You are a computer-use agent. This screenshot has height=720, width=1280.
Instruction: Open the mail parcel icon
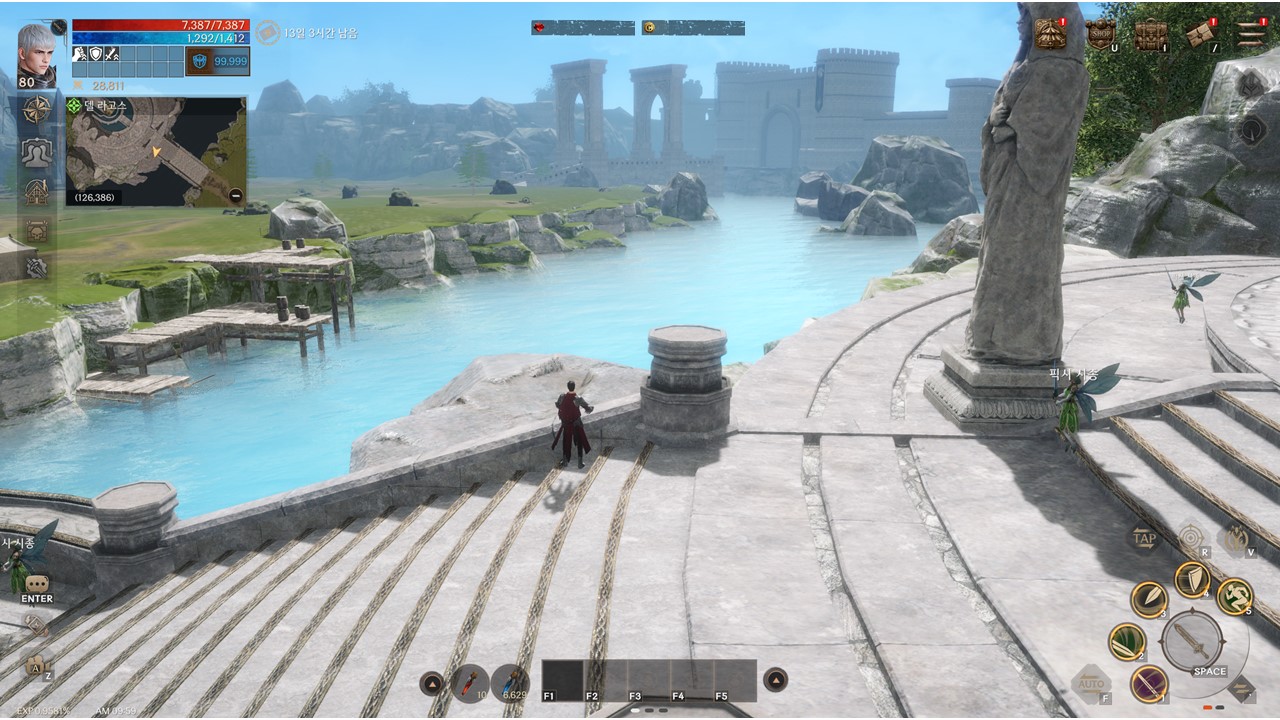[x=1200, y=34]
